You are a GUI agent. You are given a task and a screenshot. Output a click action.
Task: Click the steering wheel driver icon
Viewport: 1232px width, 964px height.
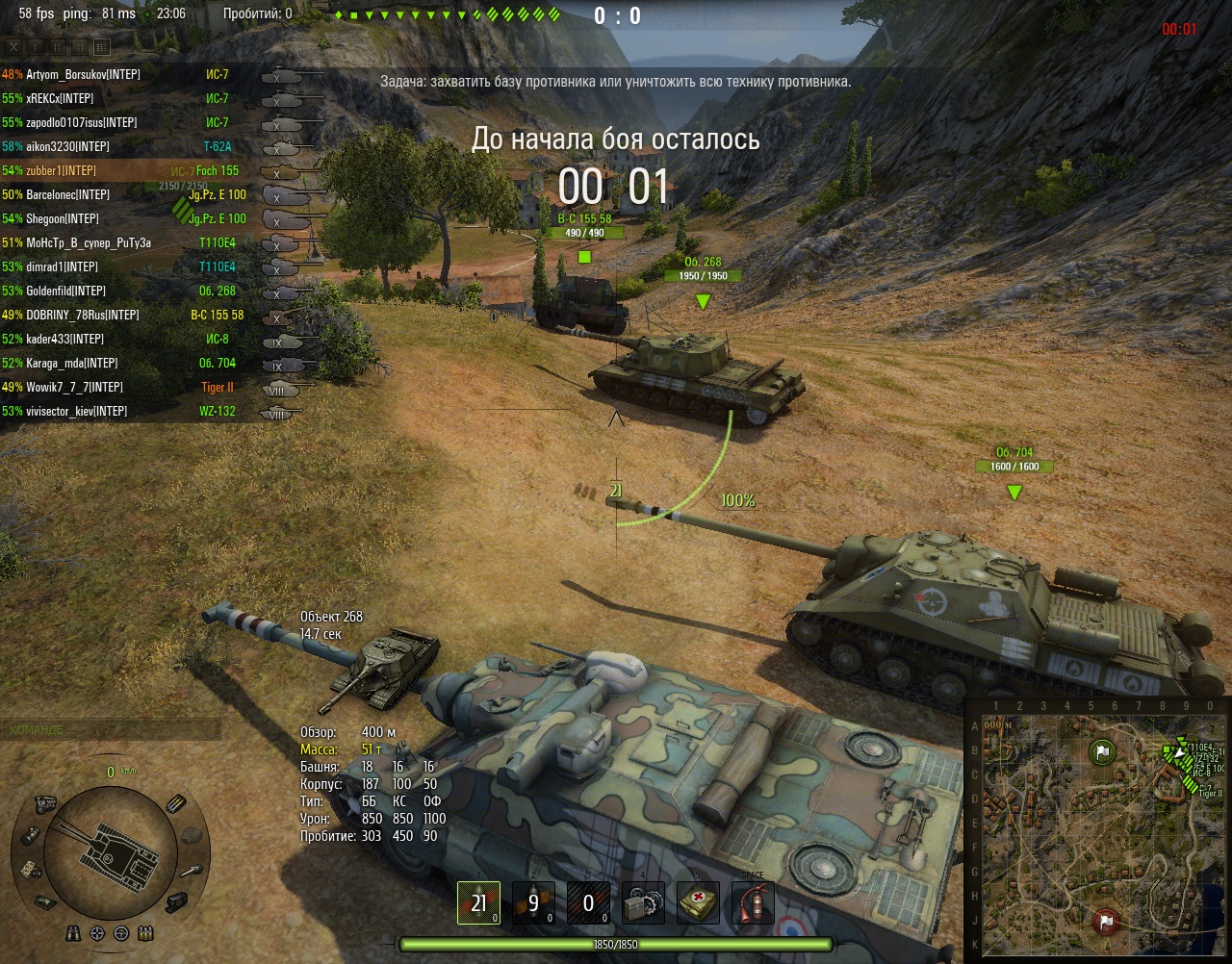121,933
